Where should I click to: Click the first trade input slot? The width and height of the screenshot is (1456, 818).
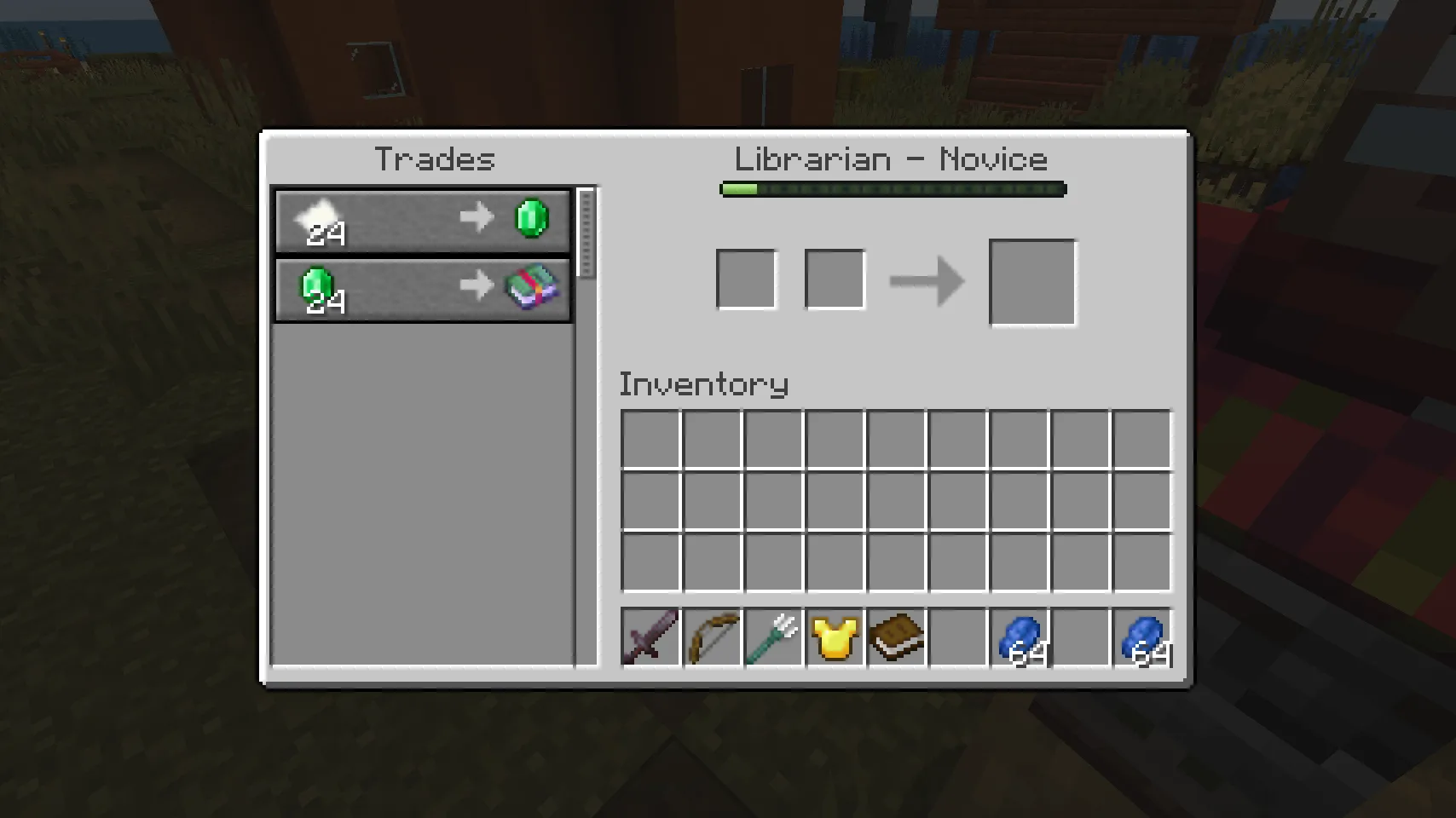748,278
